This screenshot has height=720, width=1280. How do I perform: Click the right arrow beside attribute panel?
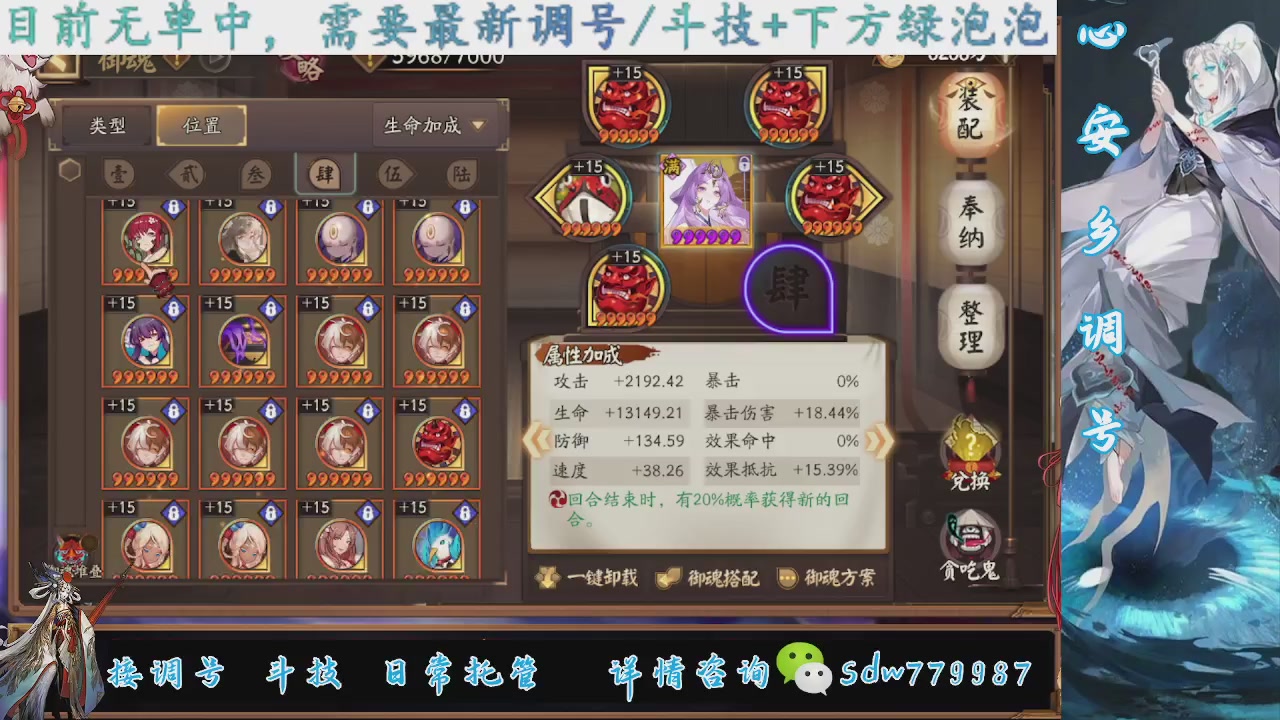click(x=879, y=442)
